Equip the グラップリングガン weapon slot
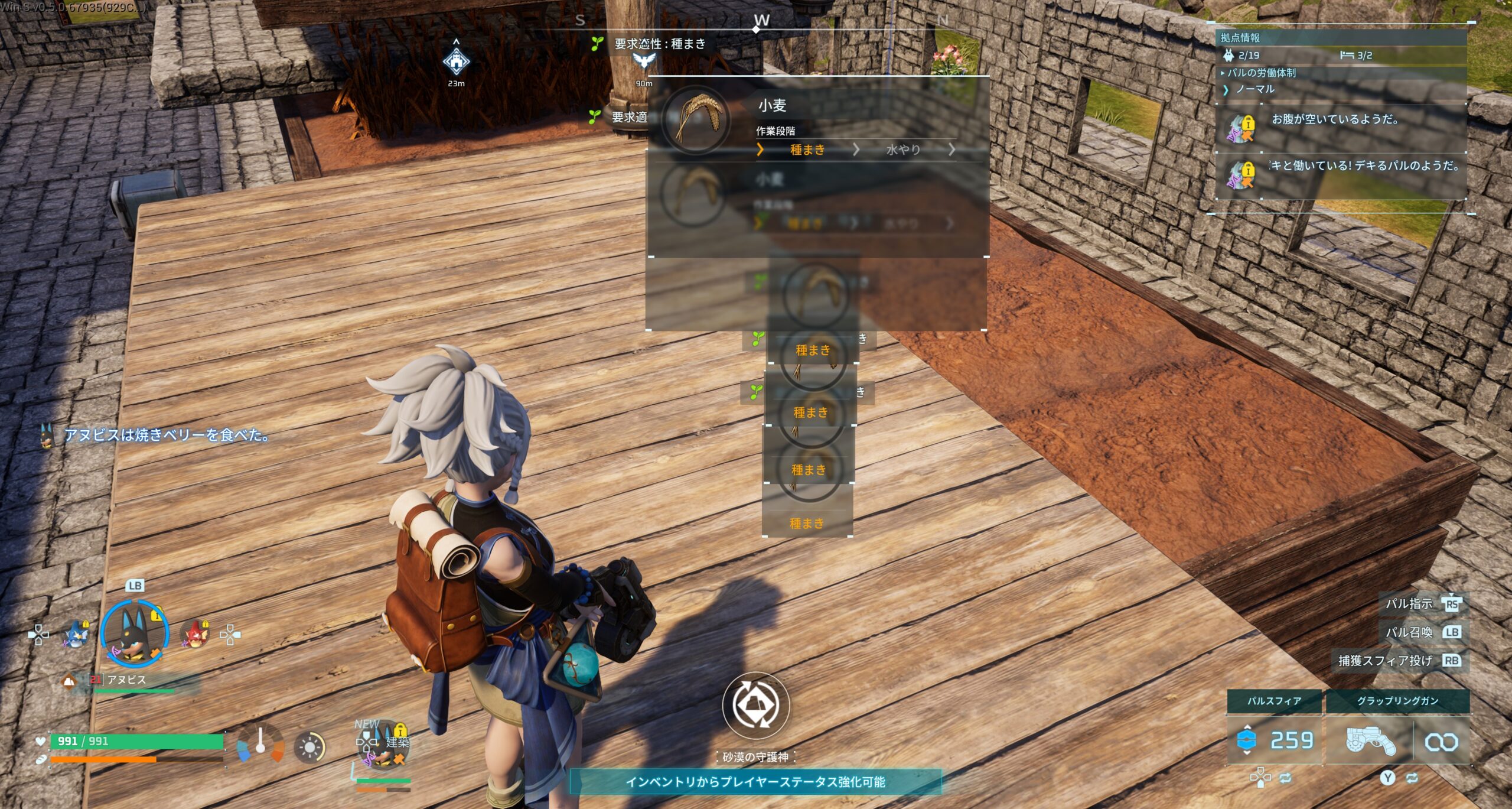The image size is (1512, 809). pos(1370,741)
